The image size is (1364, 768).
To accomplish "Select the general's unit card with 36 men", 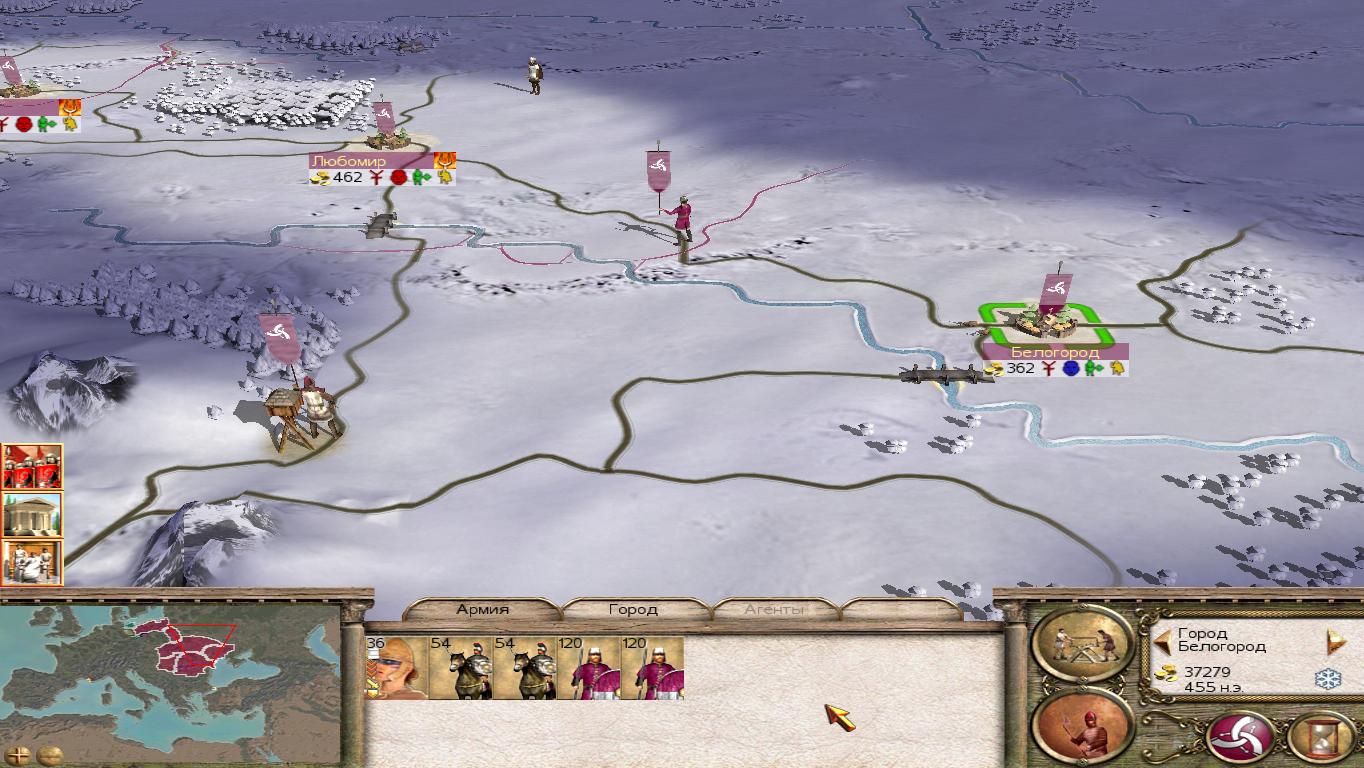I will pos(396,667).
